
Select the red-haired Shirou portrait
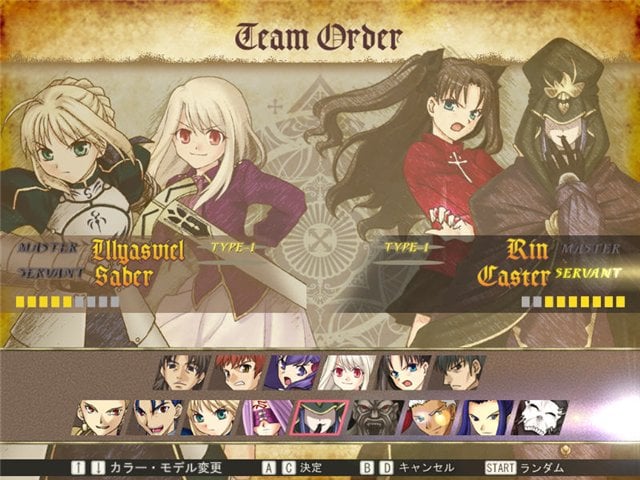tap(242, 373)
